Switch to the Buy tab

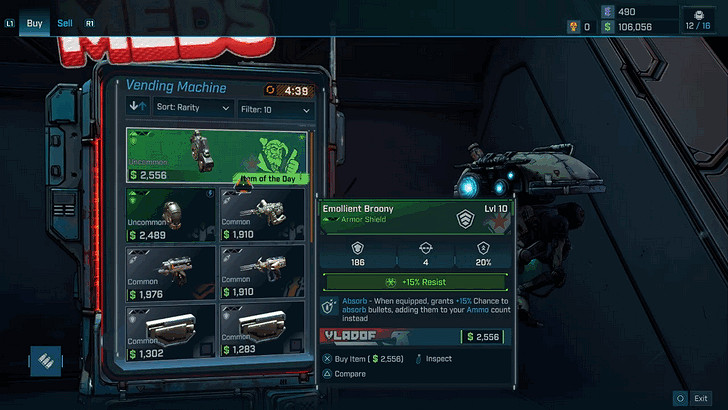(34, 22)
